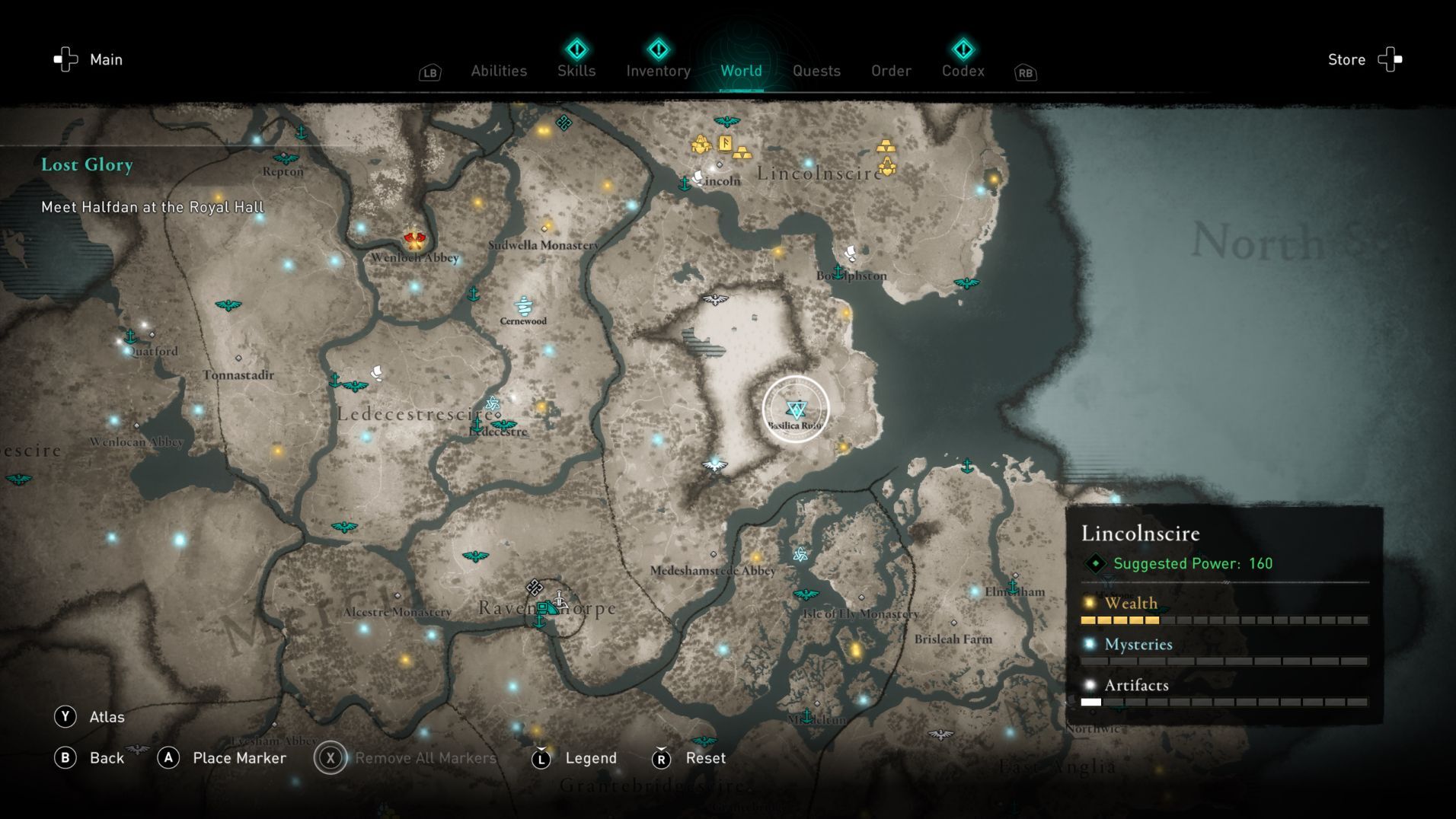Switch to the Order tab
Viewport: 1456px width, 819px height.
coord(891,71)
